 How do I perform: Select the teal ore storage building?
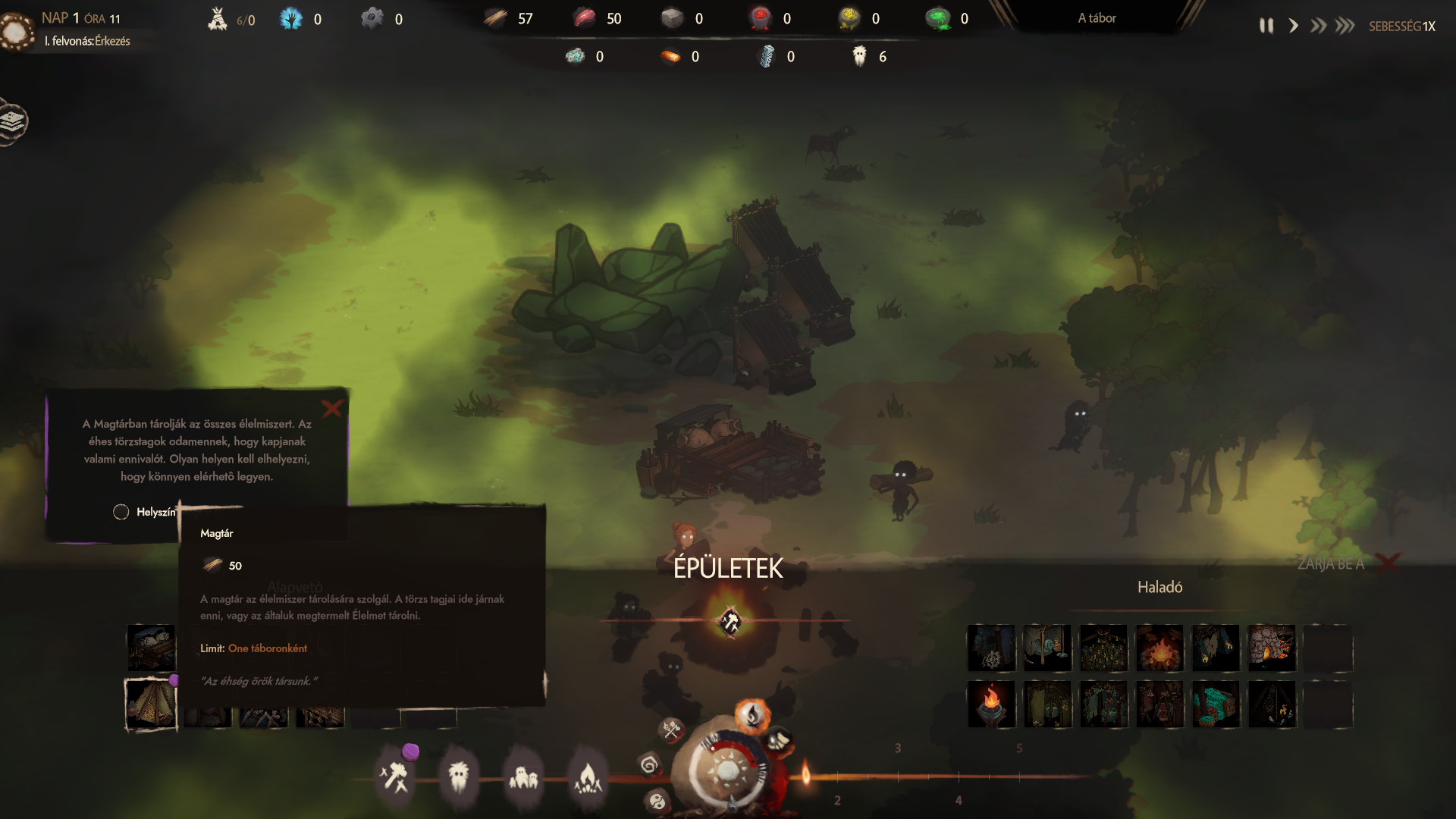pos(1216,704)
